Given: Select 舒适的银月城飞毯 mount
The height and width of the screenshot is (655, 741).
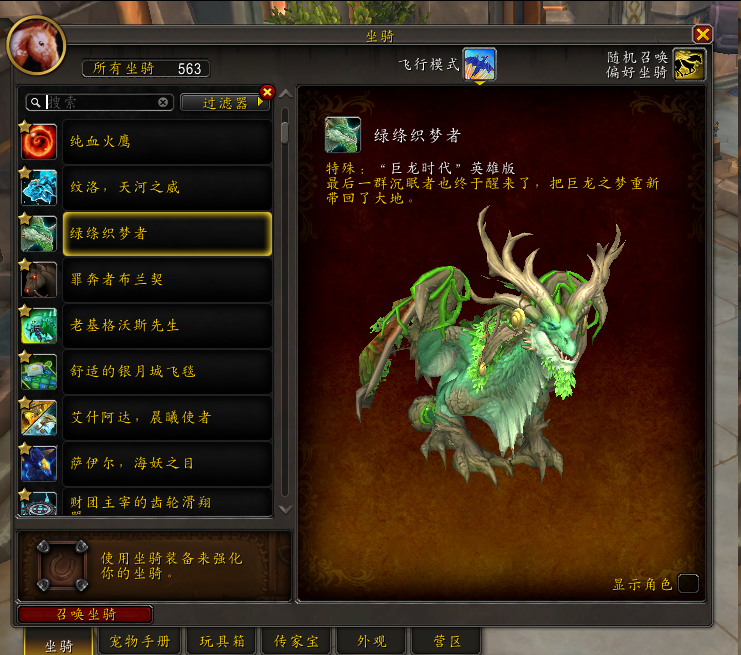Looking at the screenshot, I should coord(166,372).
